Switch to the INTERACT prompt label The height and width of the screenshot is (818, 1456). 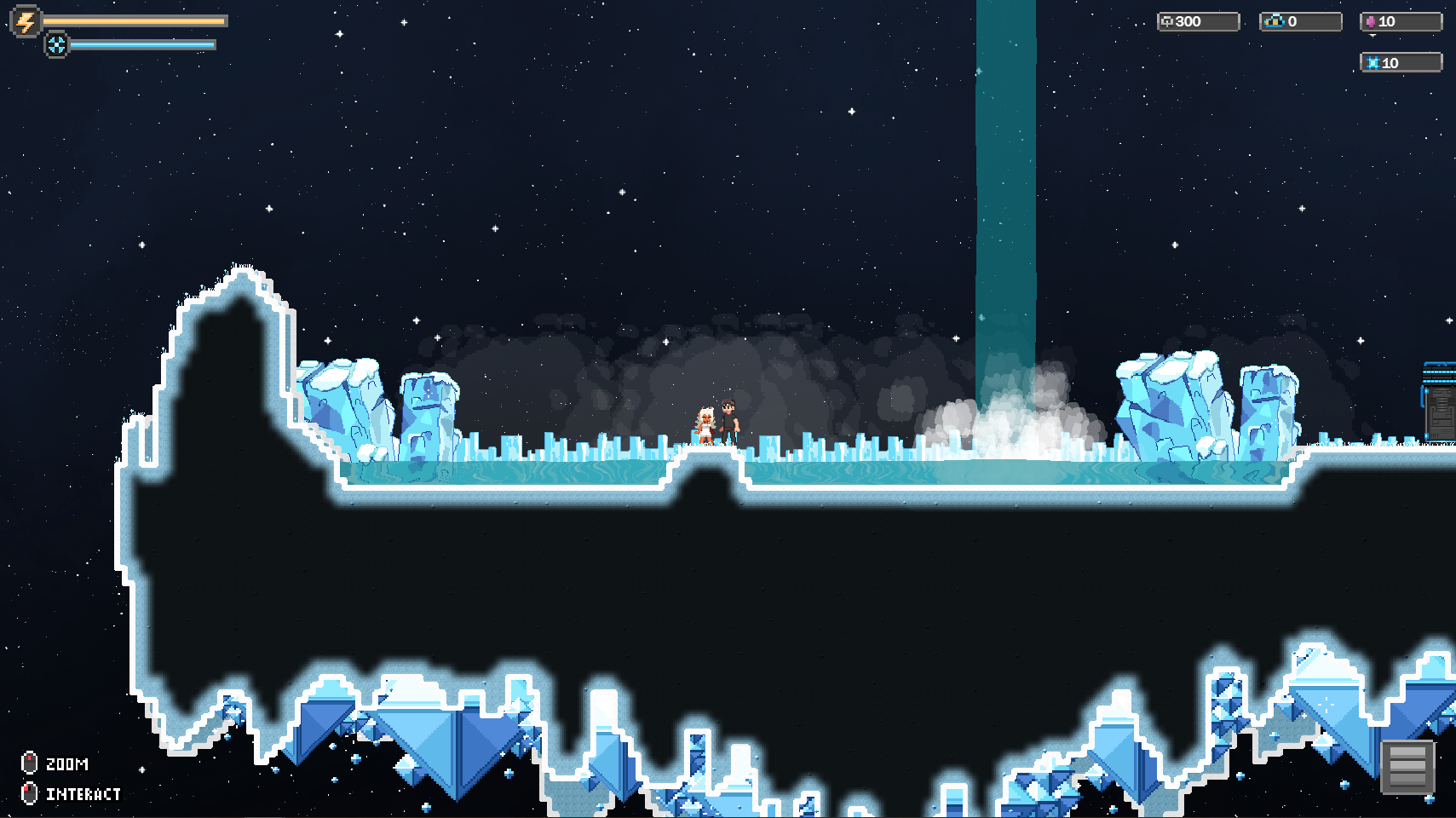83,793
